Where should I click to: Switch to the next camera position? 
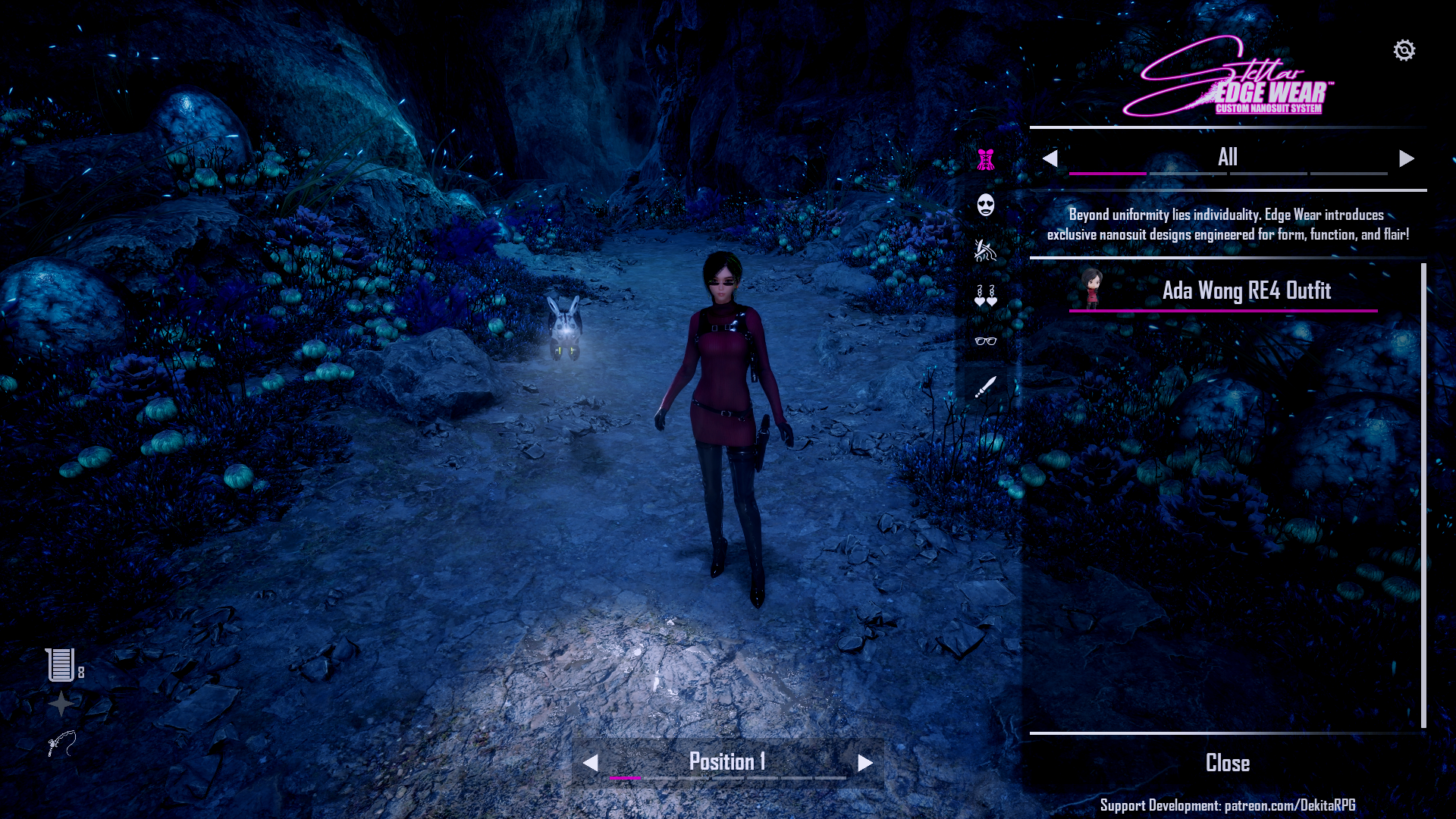(865, 763)
